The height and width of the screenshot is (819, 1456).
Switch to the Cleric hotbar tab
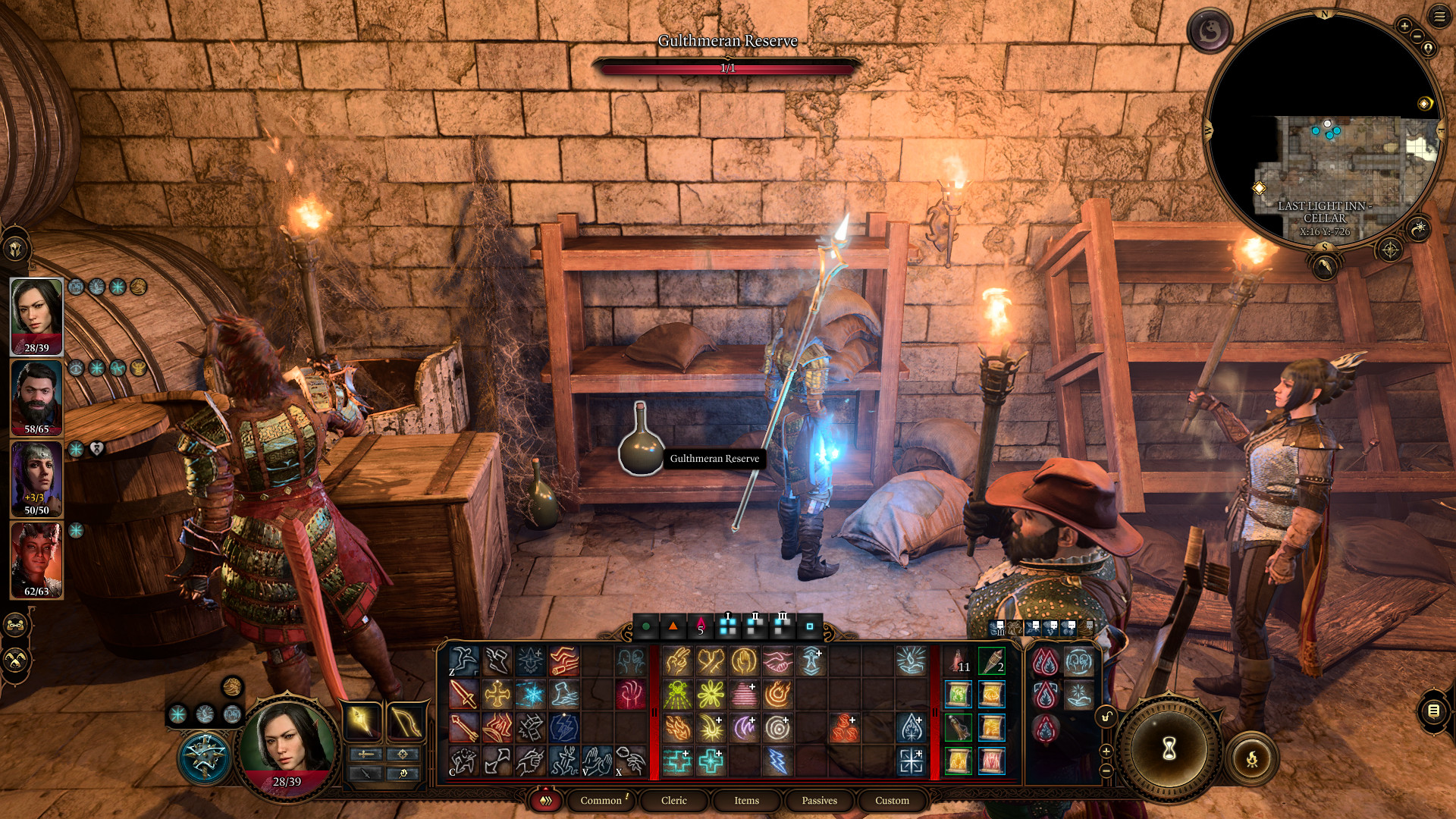pos(673,800)
